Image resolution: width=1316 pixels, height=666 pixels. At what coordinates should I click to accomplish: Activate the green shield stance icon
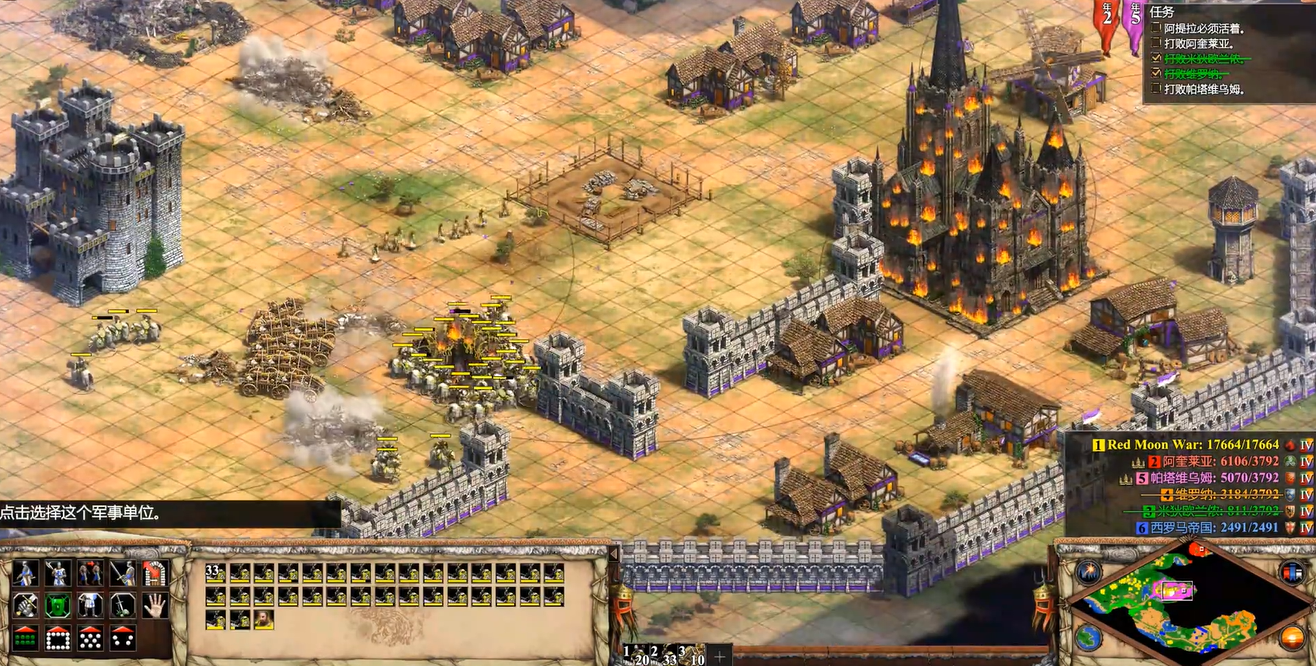59,606
